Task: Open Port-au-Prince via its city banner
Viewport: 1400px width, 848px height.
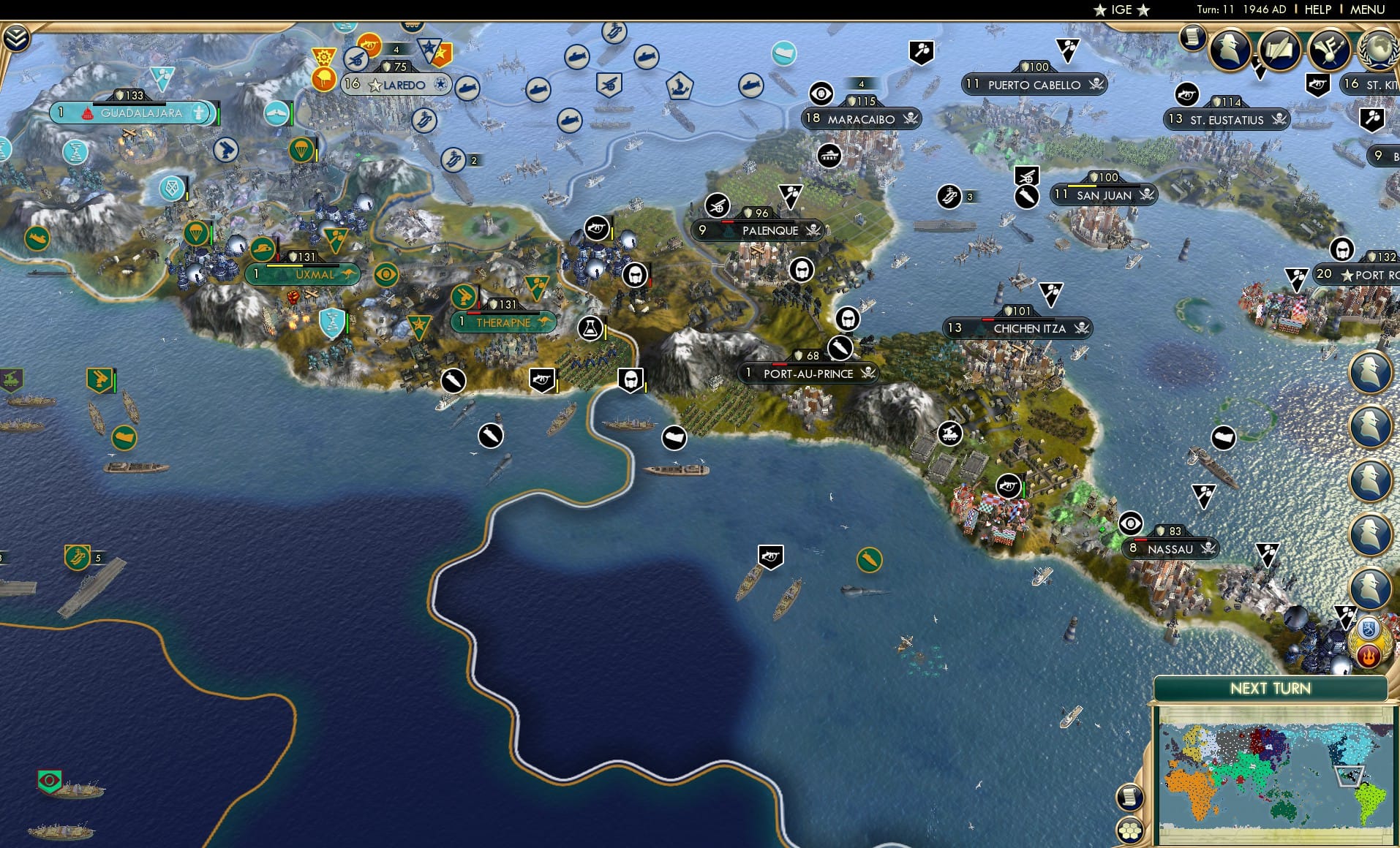Action: [x=808, y=374]
